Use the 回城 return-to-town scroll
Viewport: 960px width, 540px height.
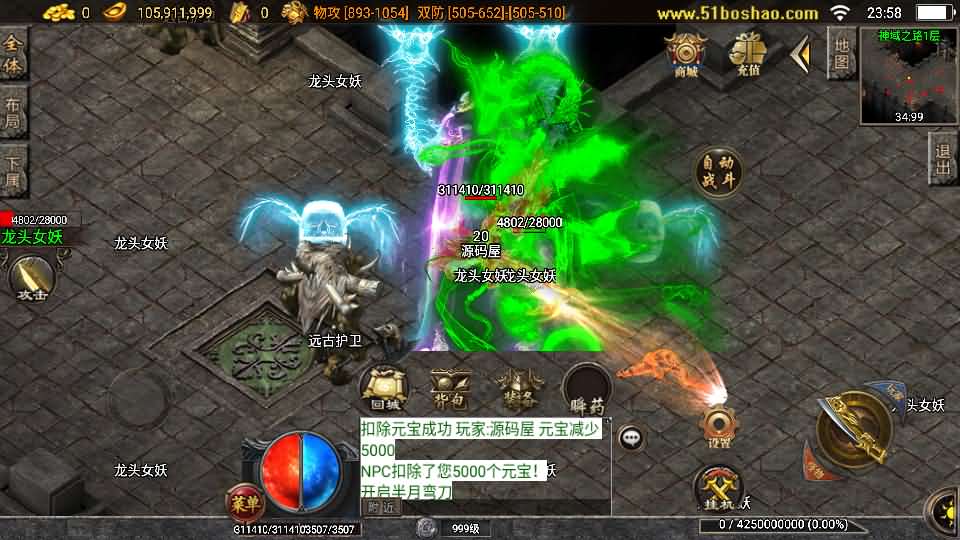(385, 389)
